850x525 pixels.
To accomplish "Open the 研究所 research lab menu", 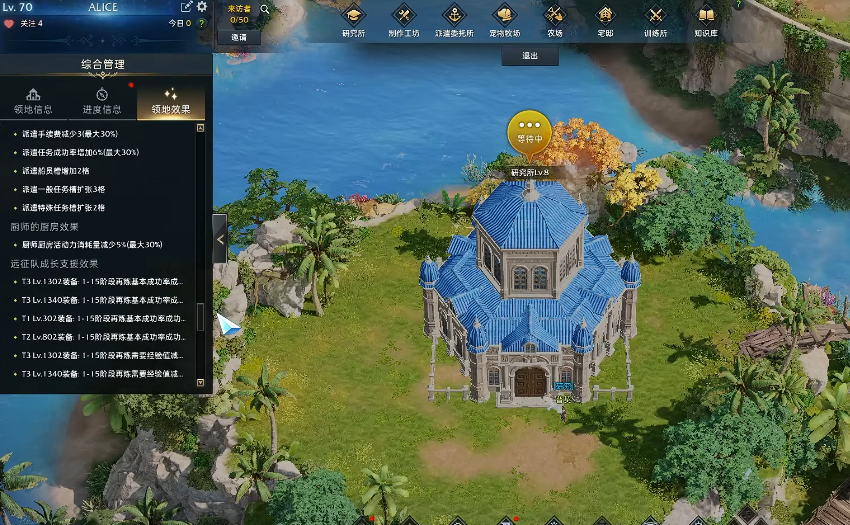I will click(351, 20).
